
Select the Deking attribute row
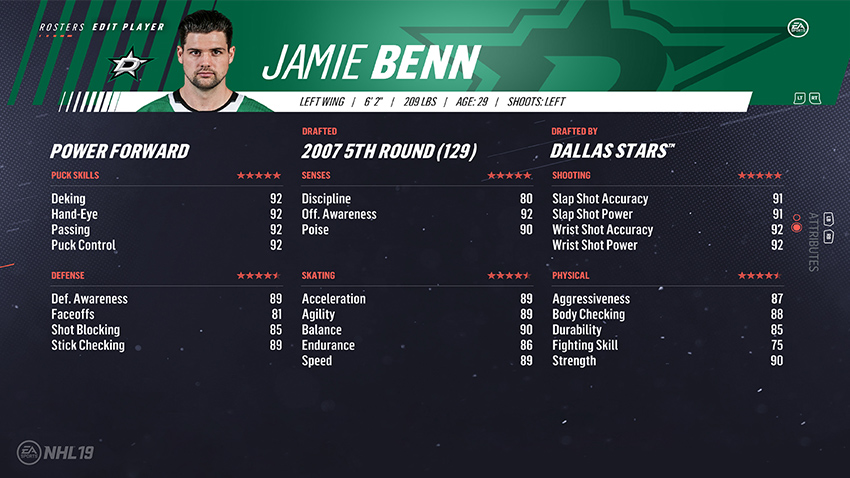point(166,199)
